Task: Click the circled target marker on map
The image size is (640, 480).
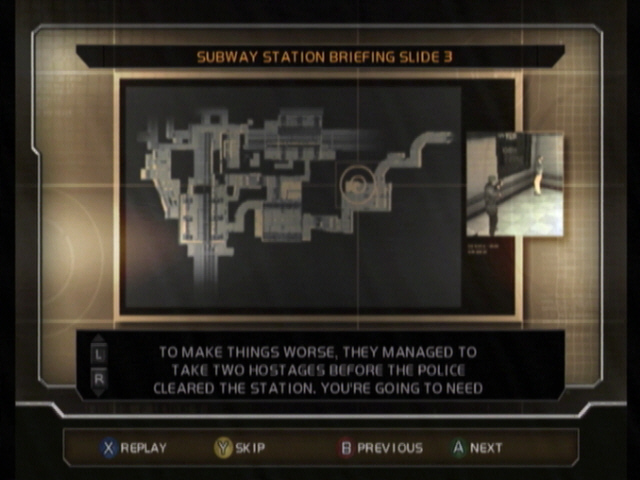Action: pos(355,182)
